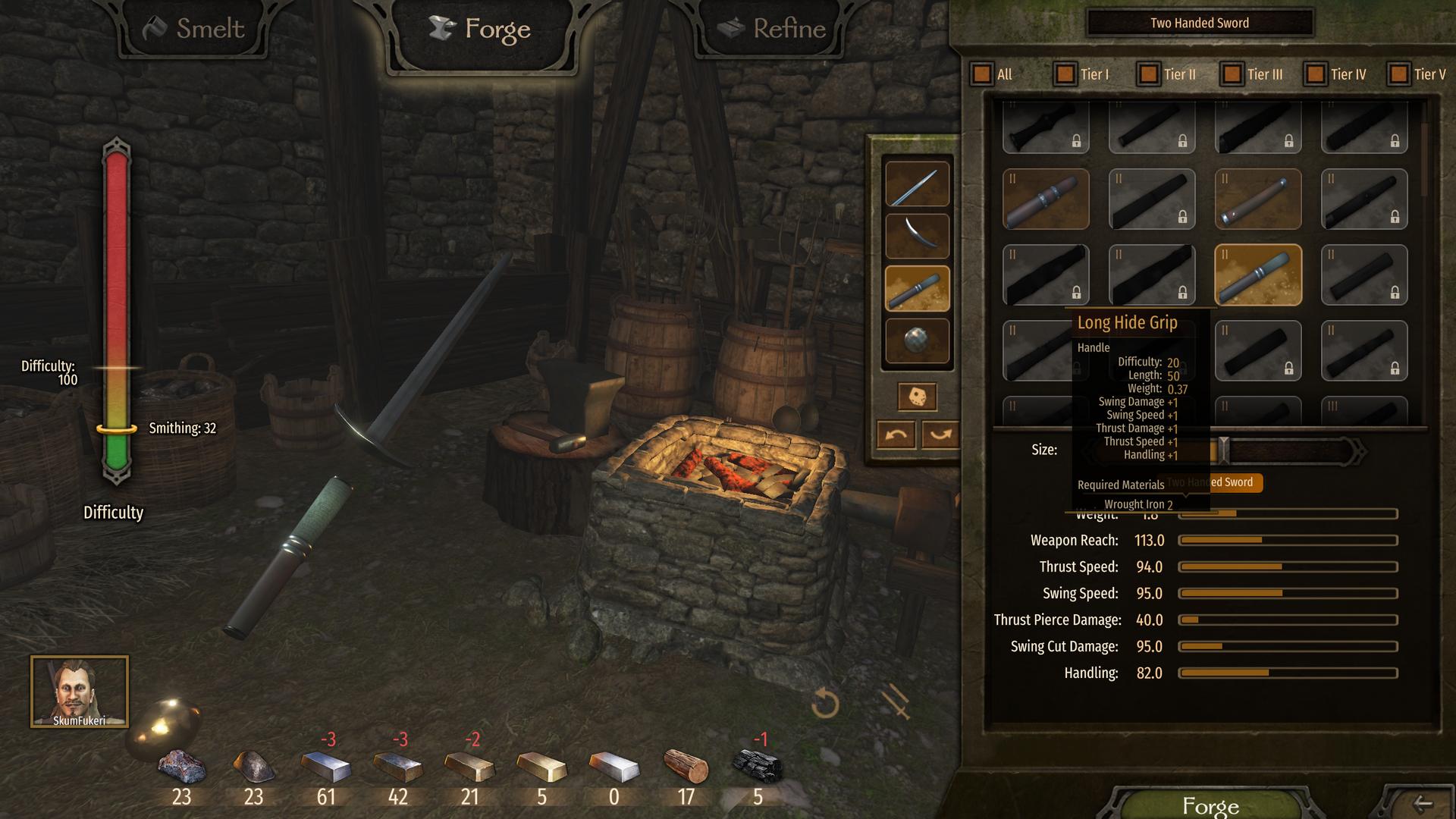Tick the Tier V filter
The image size is (1456, 819).
click(x=1398, y=74)
